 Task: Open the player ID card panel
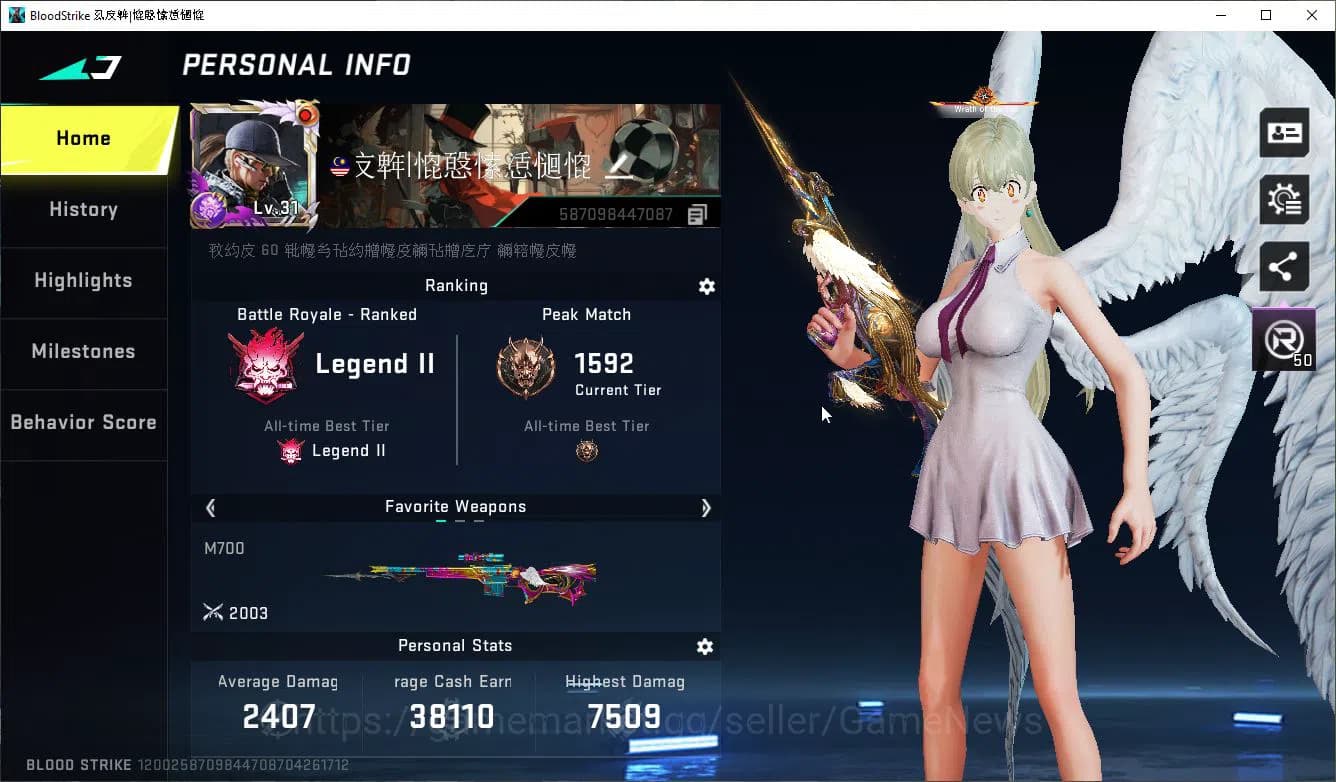pyautogui.click(x=1283, y=132)
